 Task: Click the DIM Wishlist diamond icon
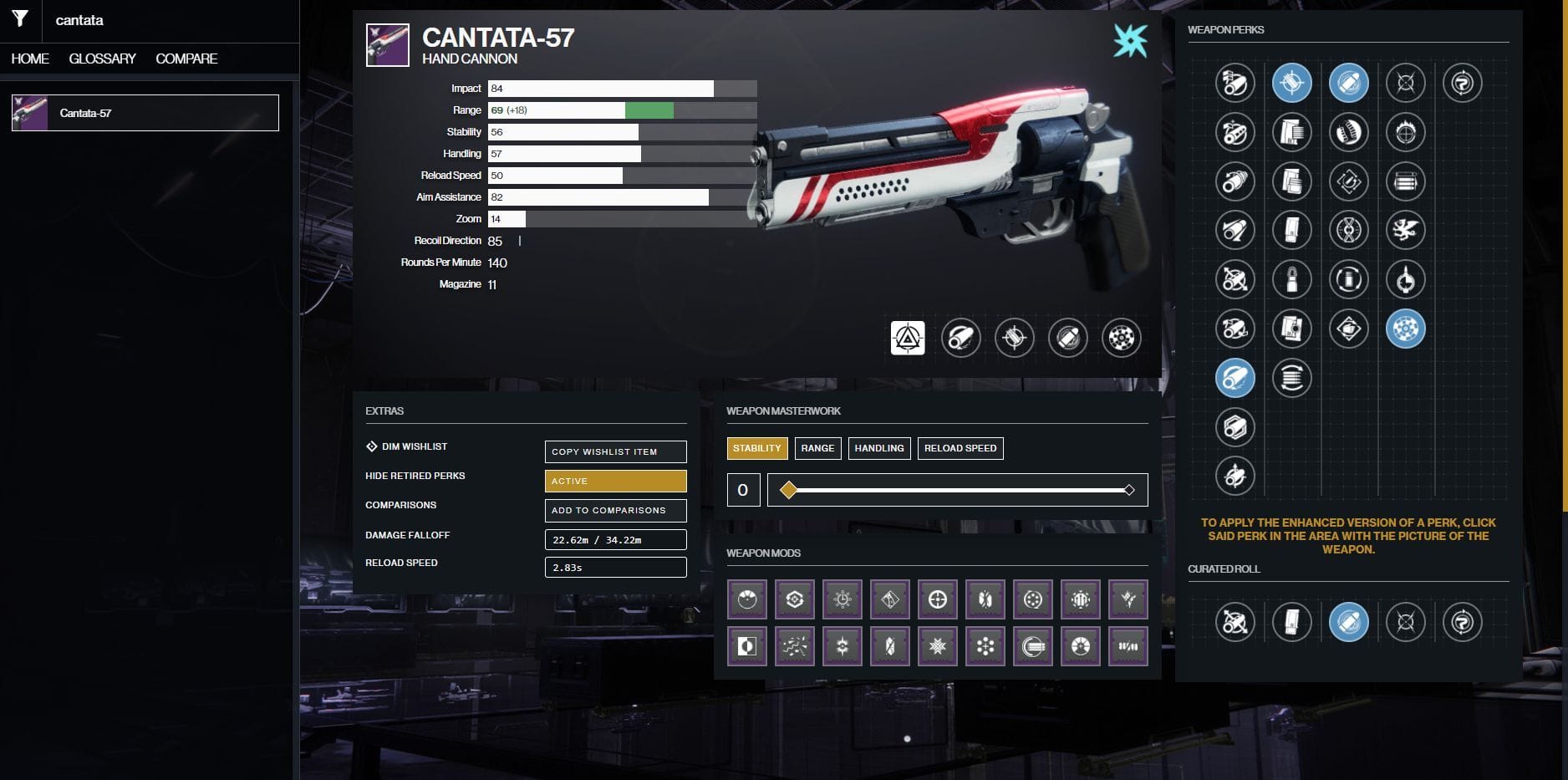[371, 446]
